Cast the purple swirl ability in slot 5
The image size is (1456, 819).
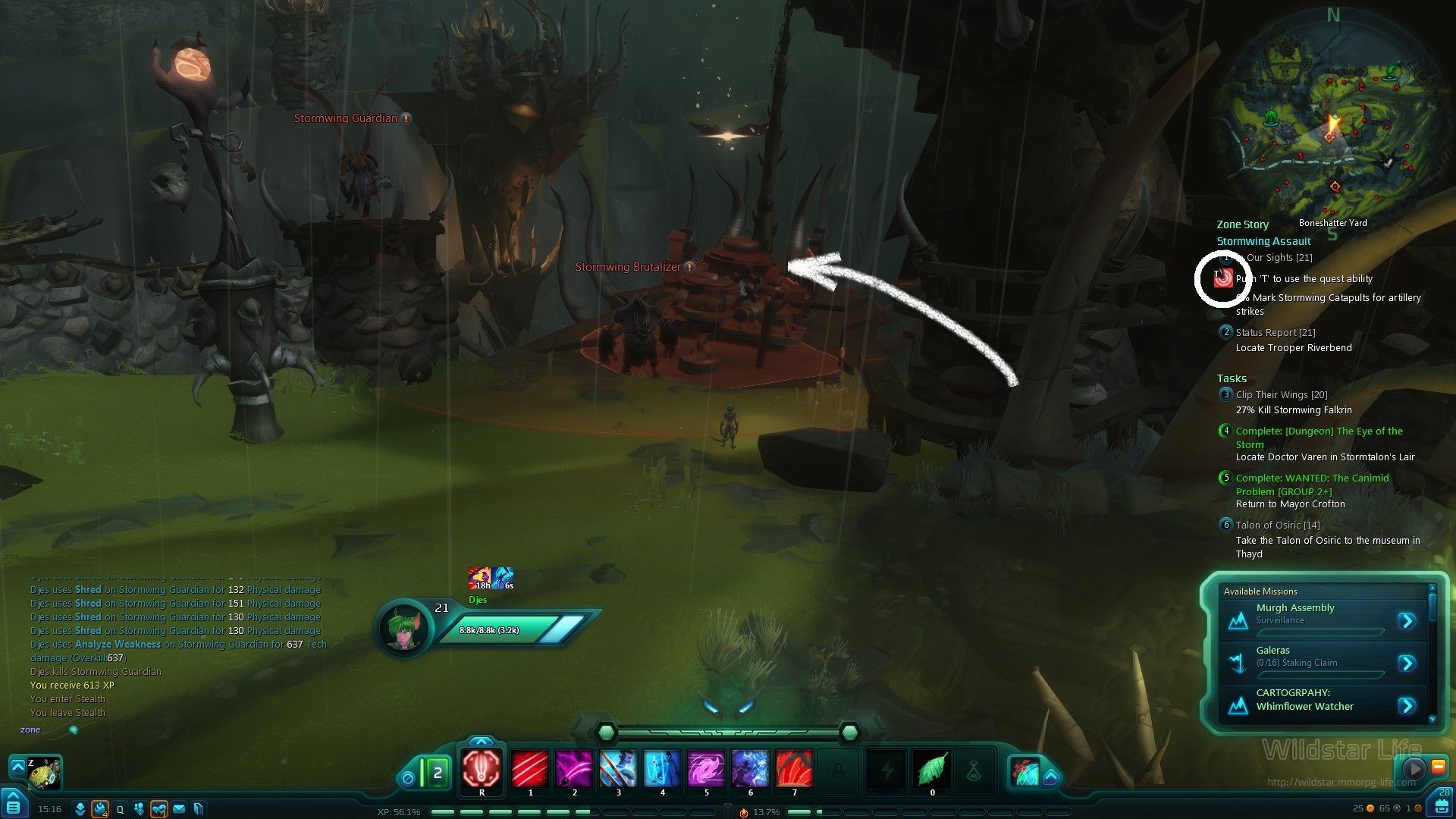tap(706, 769)
